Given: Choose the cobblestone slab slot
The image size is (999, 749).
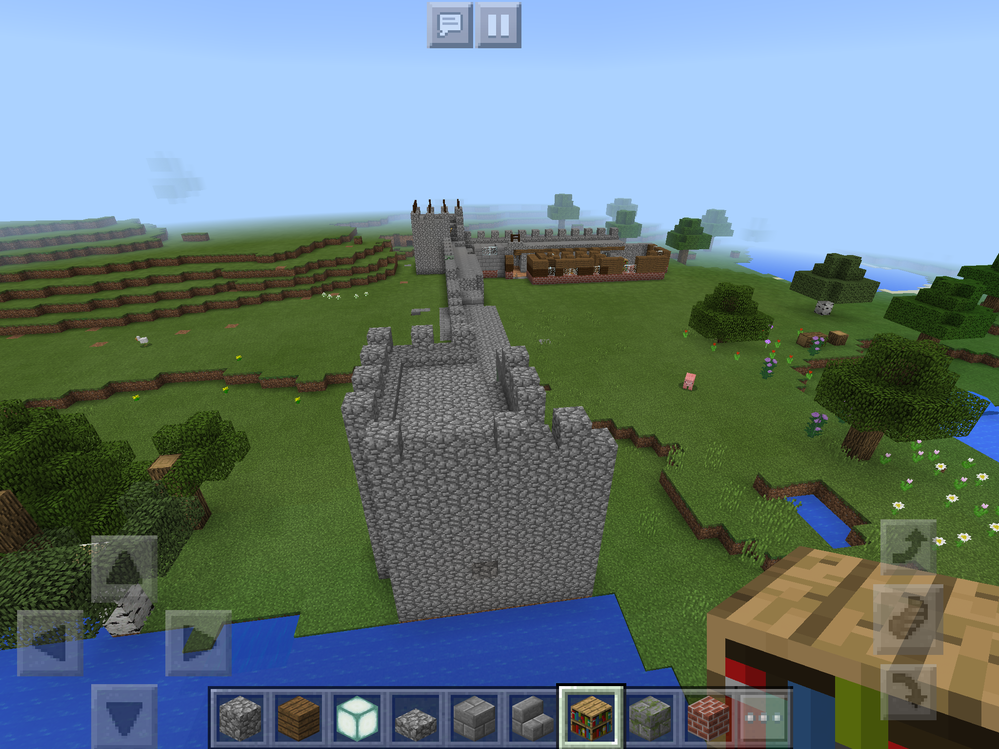Looking at the screenshot, I should pyautogui.click(x=415, y=717).
